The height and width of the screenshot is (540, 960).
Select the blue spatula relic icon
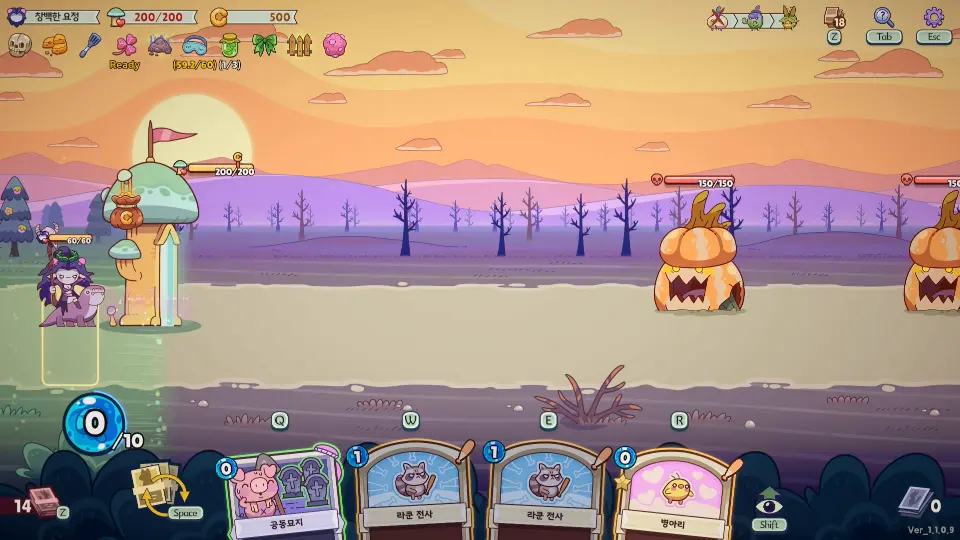click(90, 45)
